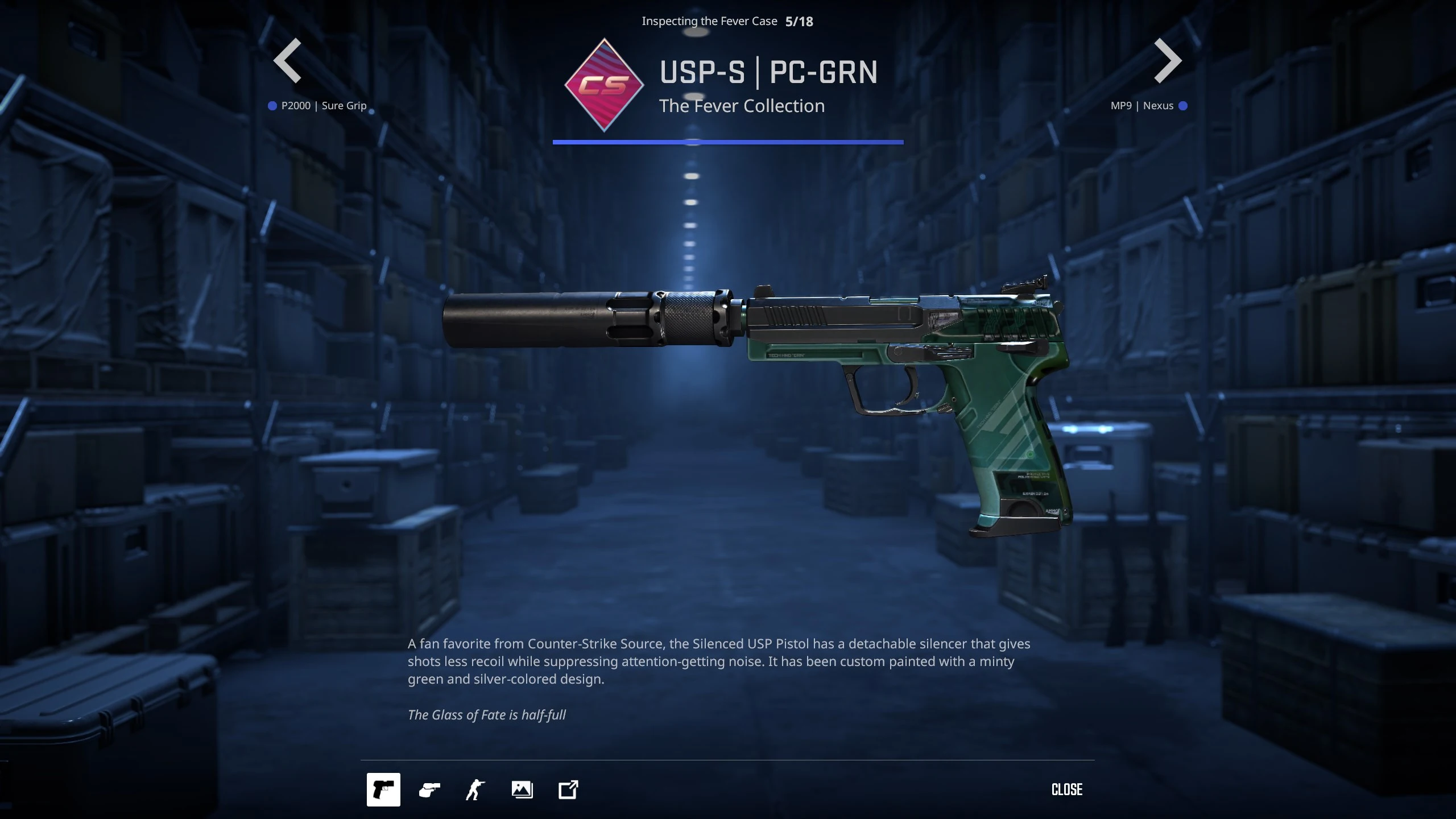Open the P2000 | Sure Grip preview

(x=323, y=106)
